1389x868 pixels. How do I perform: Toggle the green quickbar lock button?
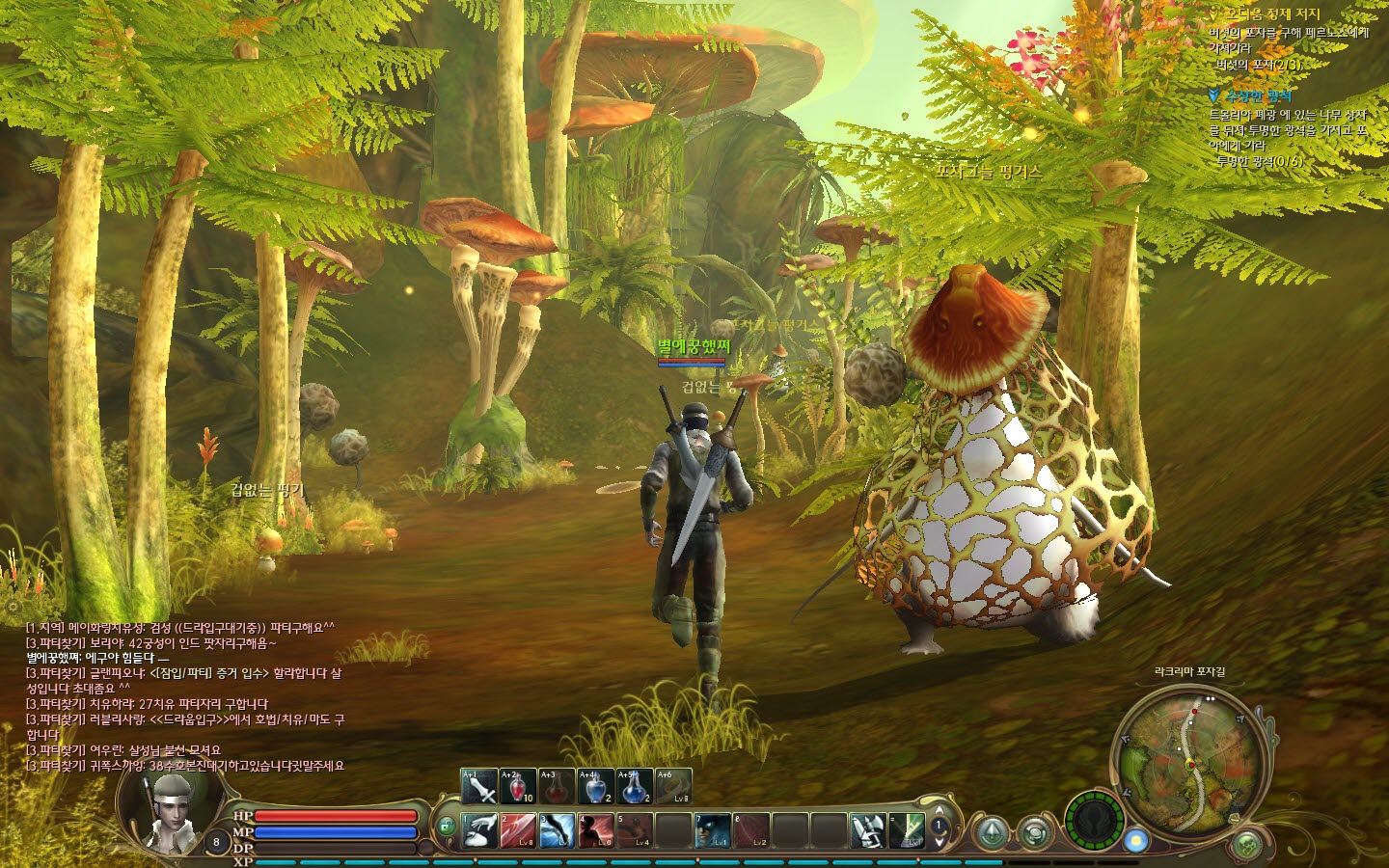tap(447, 827)
